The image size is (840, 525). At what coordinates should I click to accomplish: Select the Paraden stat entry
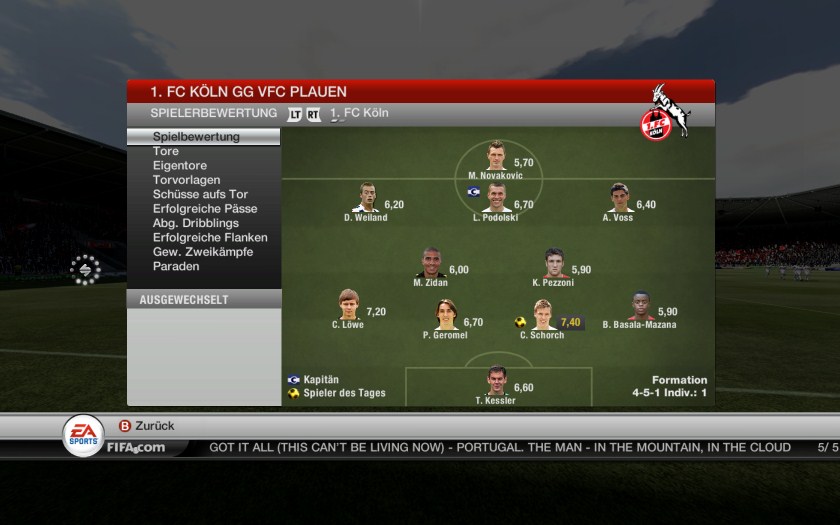pyautogui.click(x=176, y=266)
